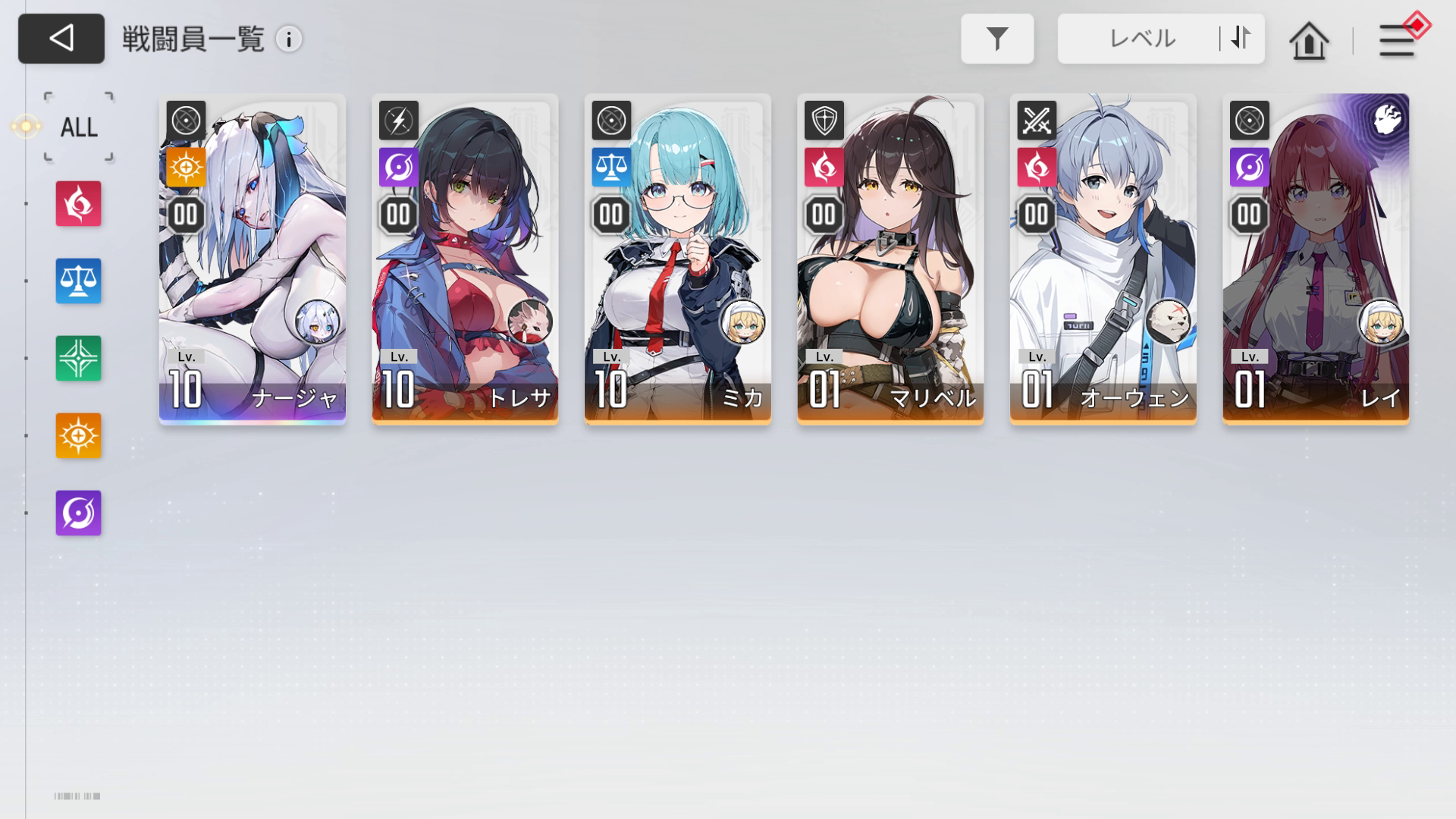
Task: Go back with the arrow button
Action: tap(61, 39)
